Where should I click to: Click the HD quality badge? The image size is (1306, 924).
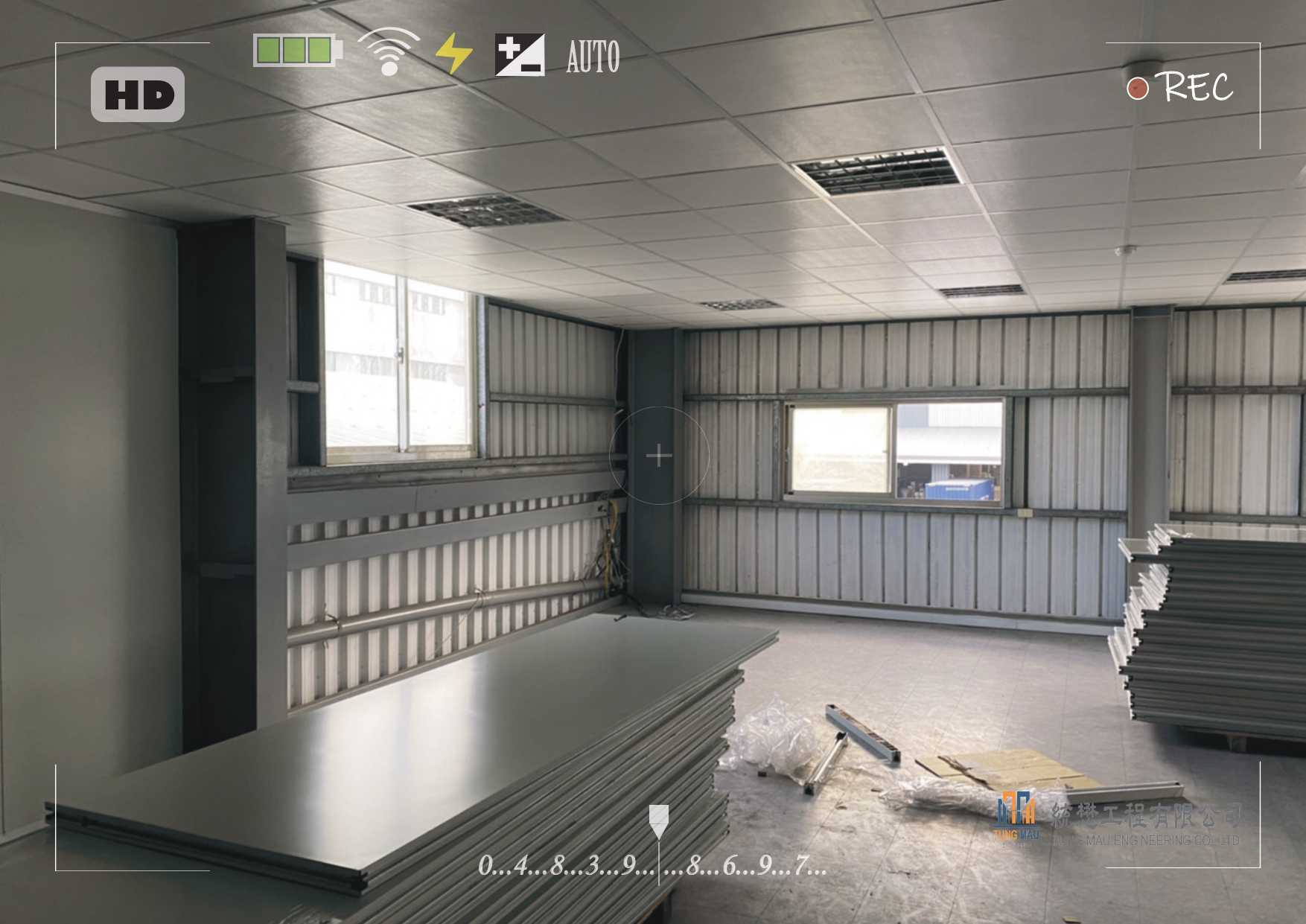pos(138,95)
